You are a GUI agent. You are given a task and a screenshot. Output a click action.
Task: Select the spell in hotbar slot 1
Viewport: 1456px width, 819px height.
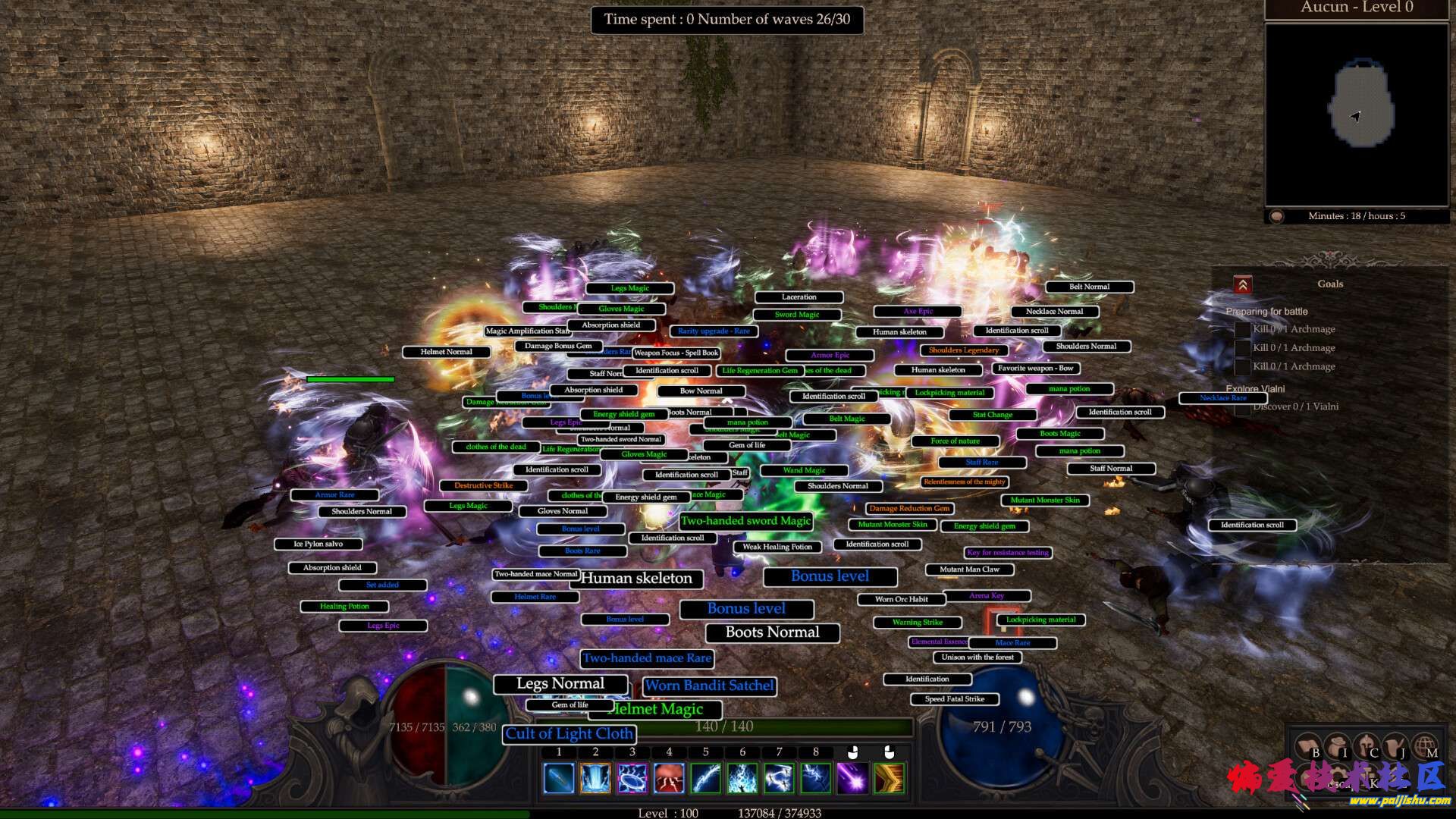tap(559, 777)
